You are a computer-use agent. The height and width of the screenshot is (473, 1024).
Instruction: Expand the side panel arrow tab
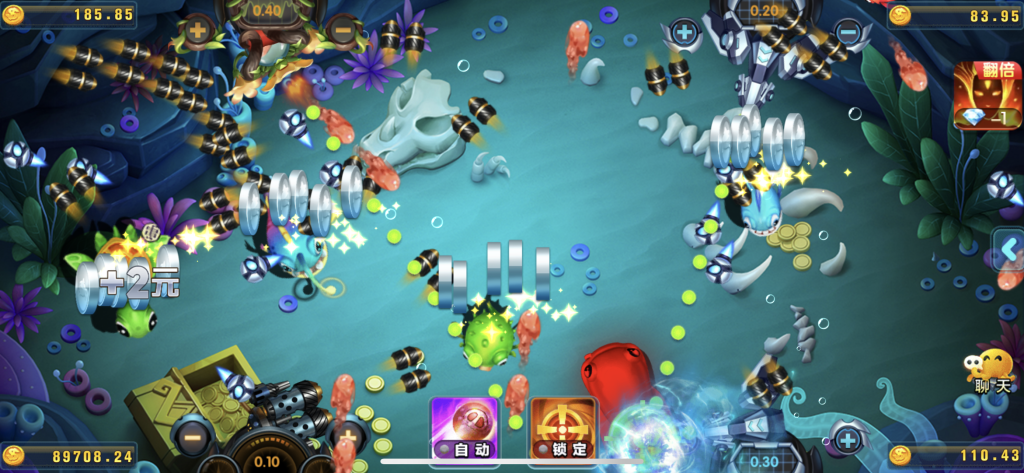pyautogui.click(x=1008, y=249)
